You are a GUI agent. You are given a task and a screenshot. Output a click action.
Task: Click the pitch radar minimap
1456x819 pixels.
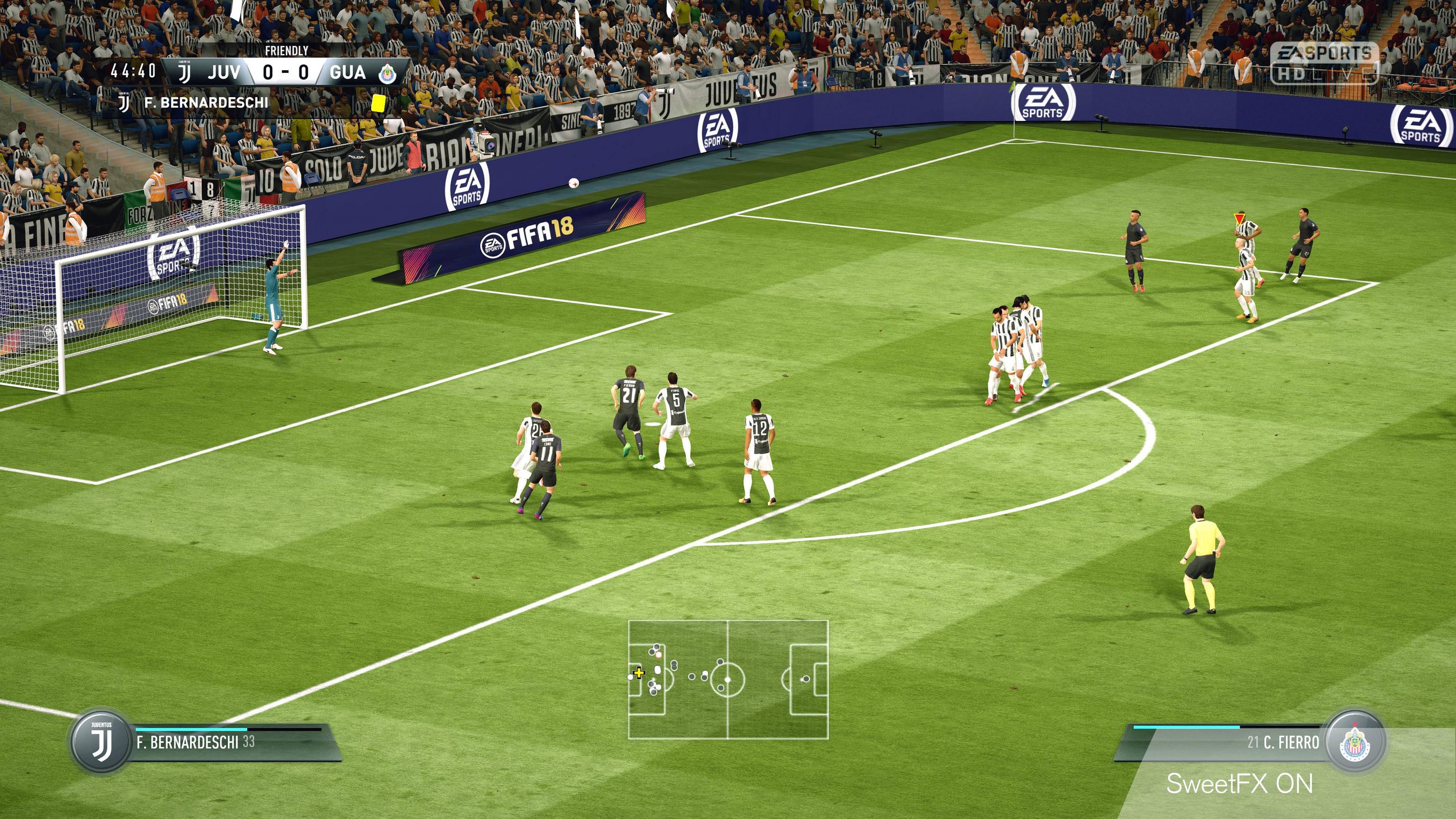click(x=728, y=679)
